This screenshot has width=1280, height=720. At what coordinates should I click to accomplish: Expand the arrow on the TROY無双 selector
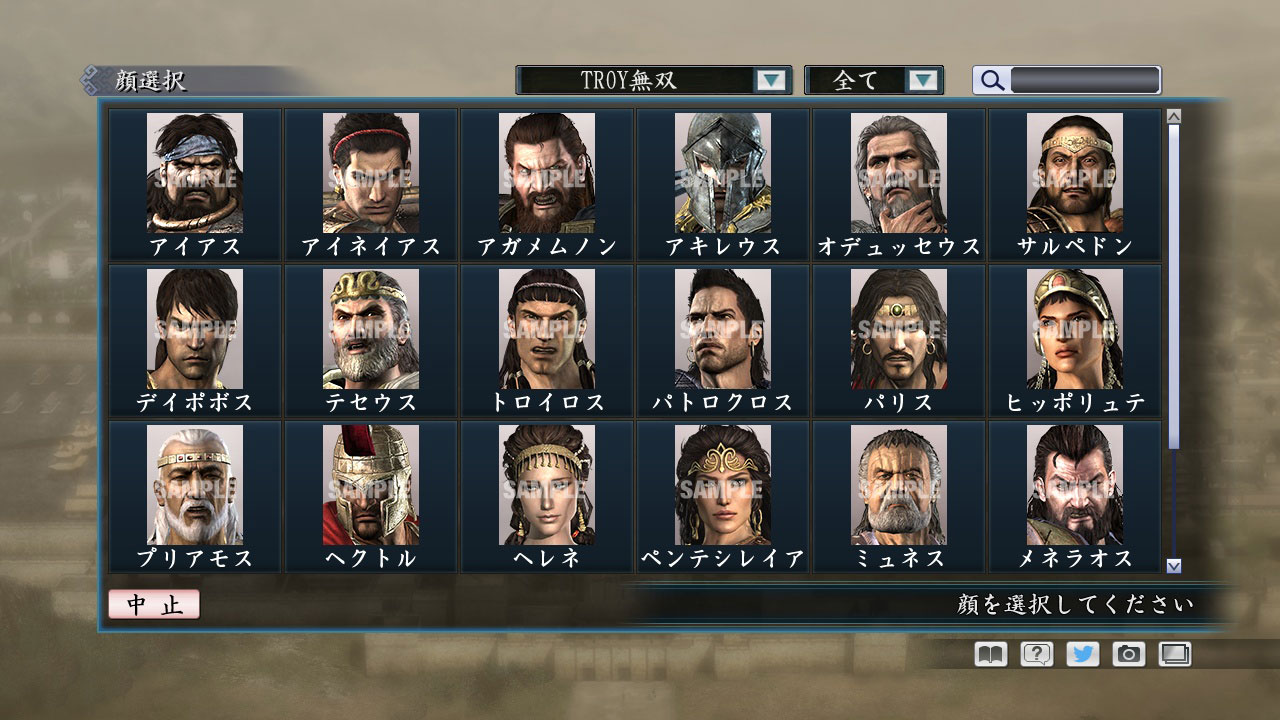(x=770, y=78)
